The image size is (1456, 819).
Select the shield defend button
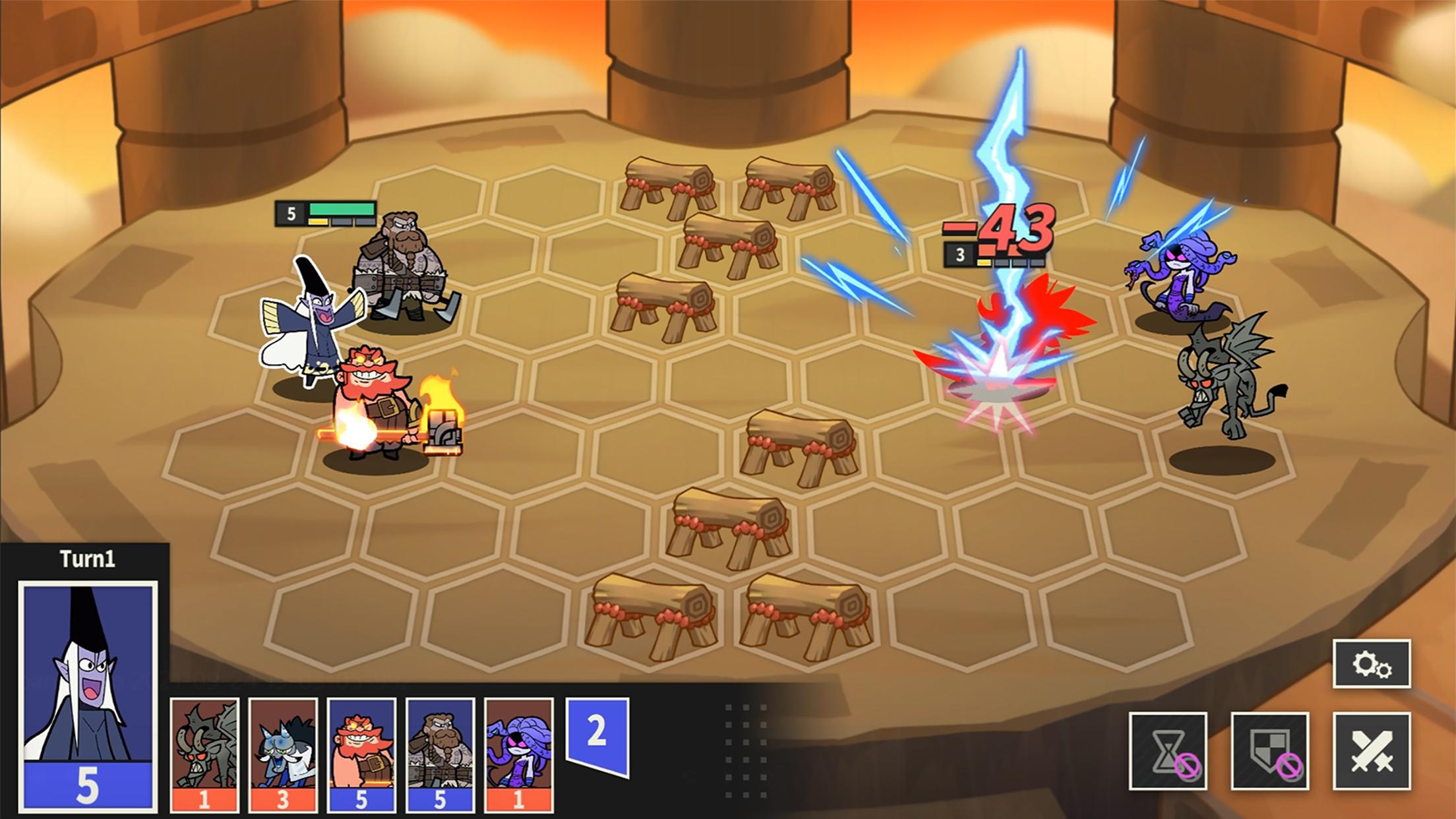click(x=1269, y=751)
